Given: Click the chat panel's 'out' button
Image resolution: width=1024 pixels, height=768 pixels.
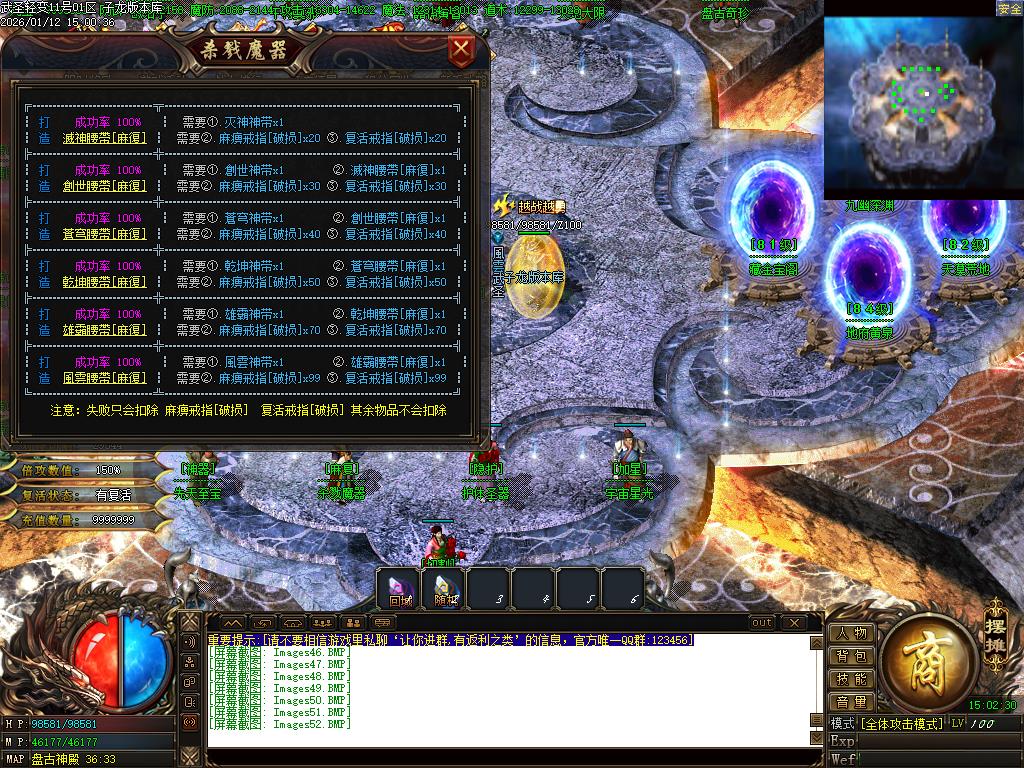Looking at the screenshot, I should [x=762, y=623].
